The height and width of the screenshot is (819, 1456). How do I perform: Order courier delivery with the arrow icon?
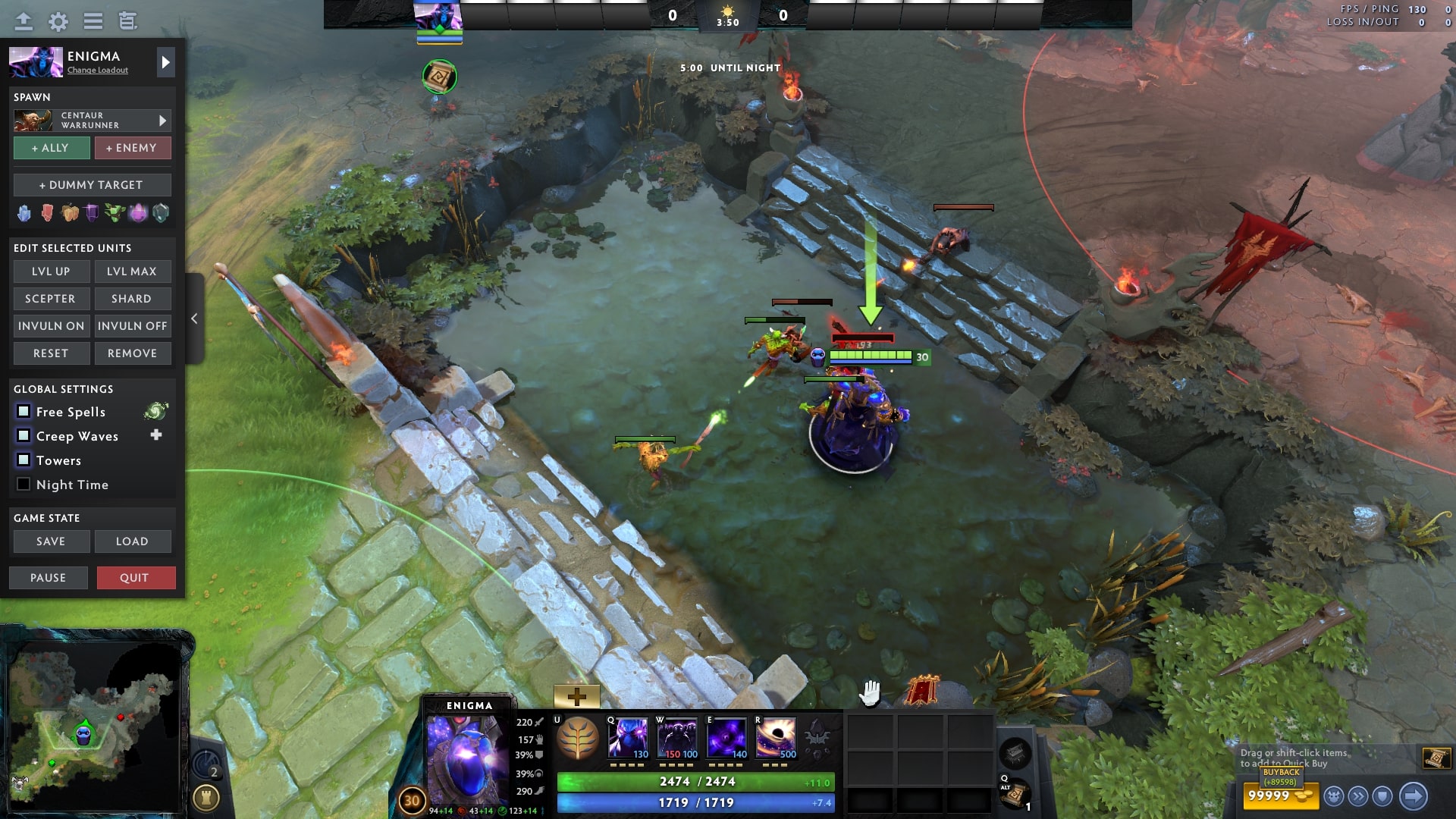(x=1412, y=796)
